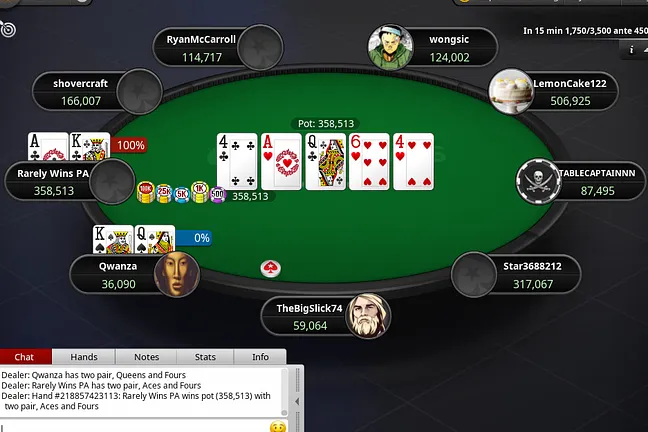Image resolution: width=648 pixels, height=432 pixels.
Task: Show the Stats tab
Action: 205,357
